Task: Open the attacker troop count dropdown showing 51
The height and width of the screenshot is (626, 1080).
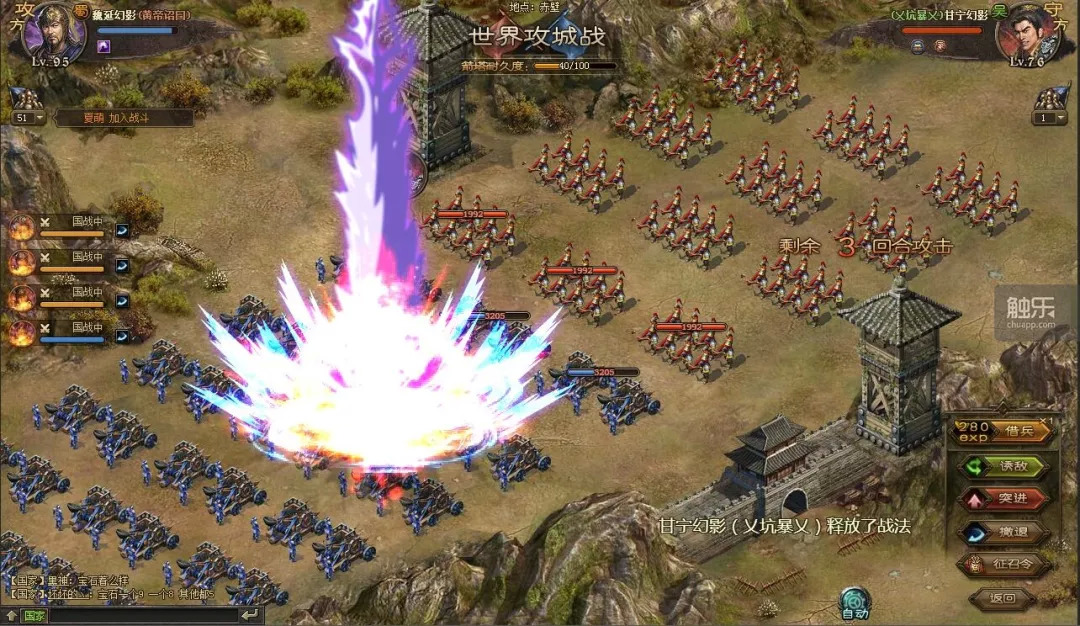Action: click(28, 117)
